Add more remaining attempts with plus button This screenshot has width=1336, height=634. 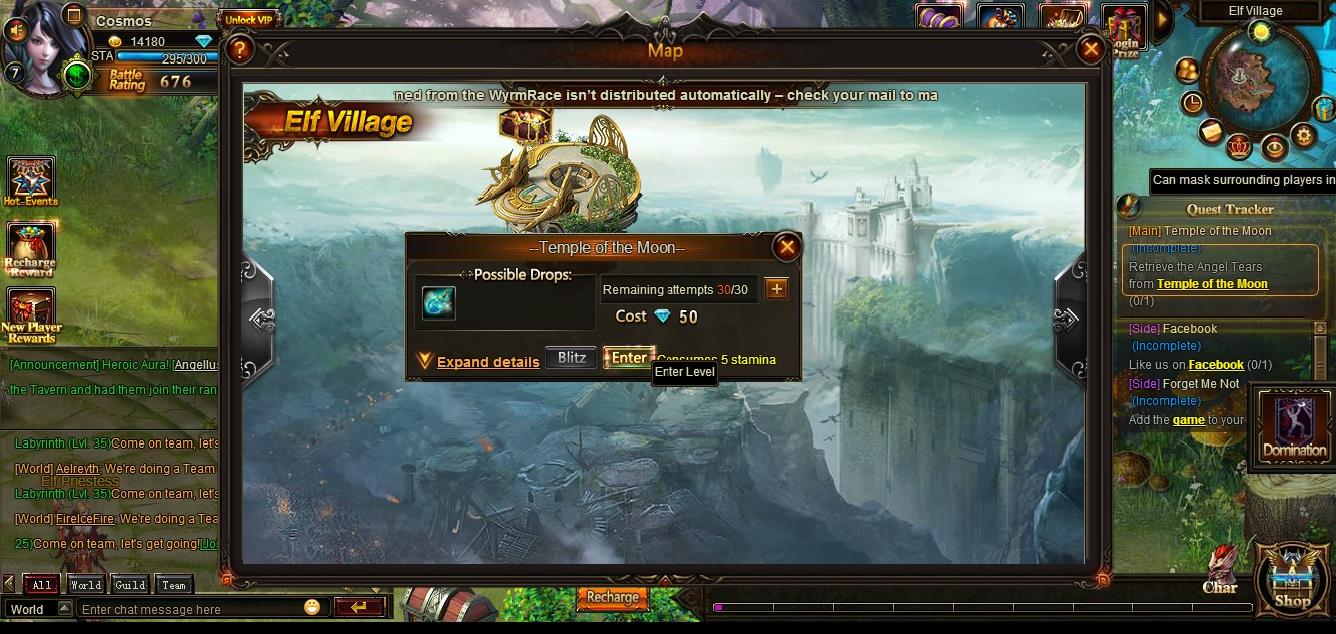coord(776,289)
